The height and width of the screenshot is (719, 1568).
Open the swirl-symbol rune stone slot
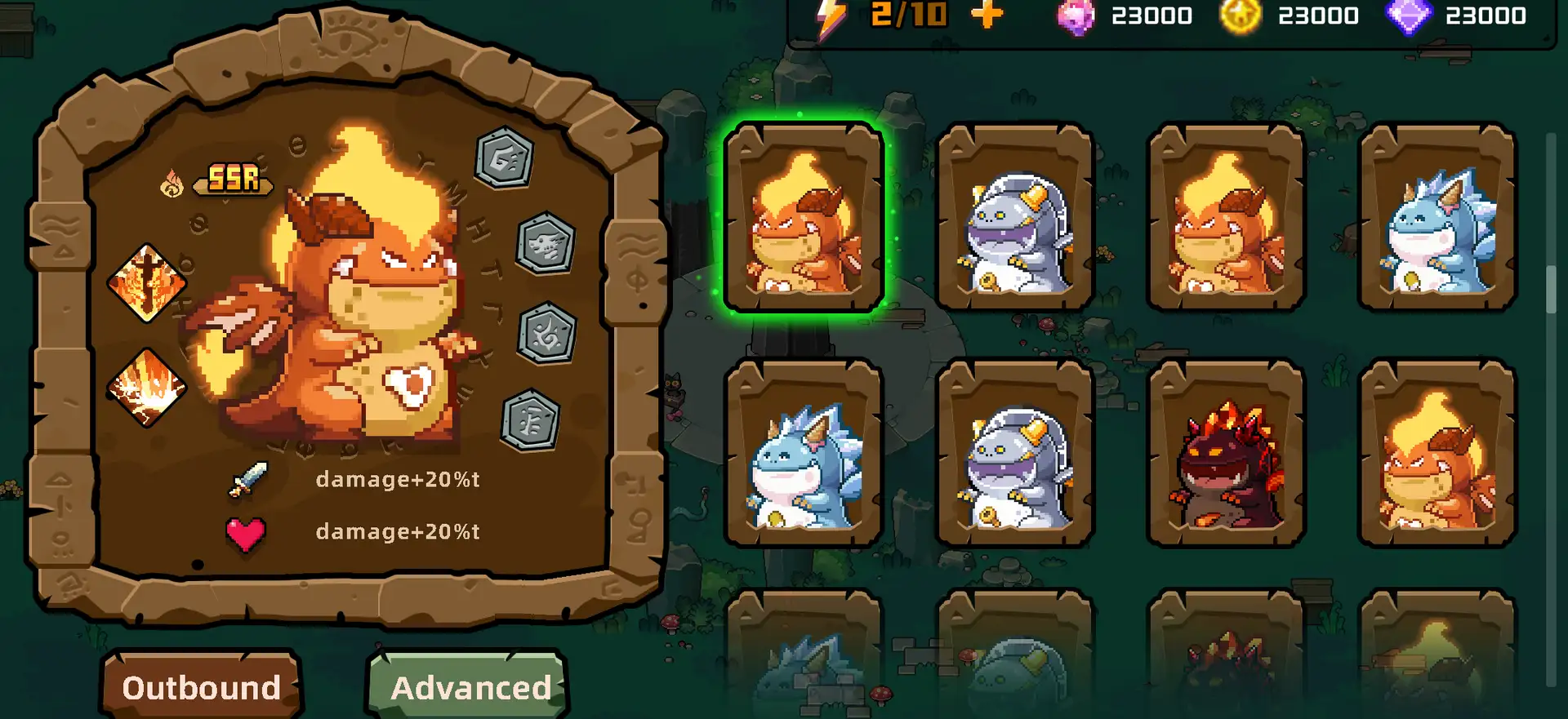(x=547, y=334)
